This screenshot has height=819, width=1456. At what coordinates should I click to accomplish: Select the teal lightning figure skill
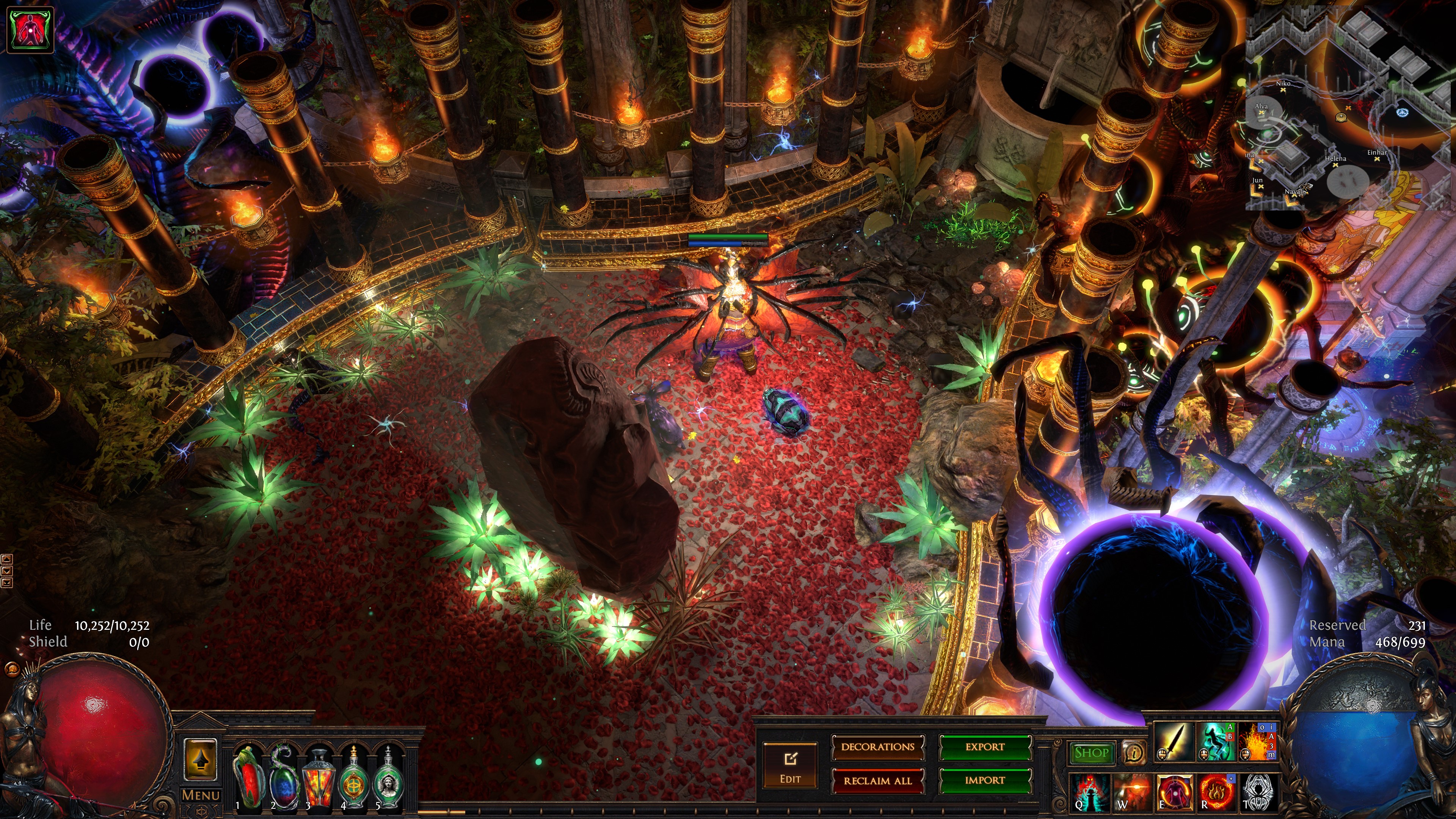tap(1216, 742)
